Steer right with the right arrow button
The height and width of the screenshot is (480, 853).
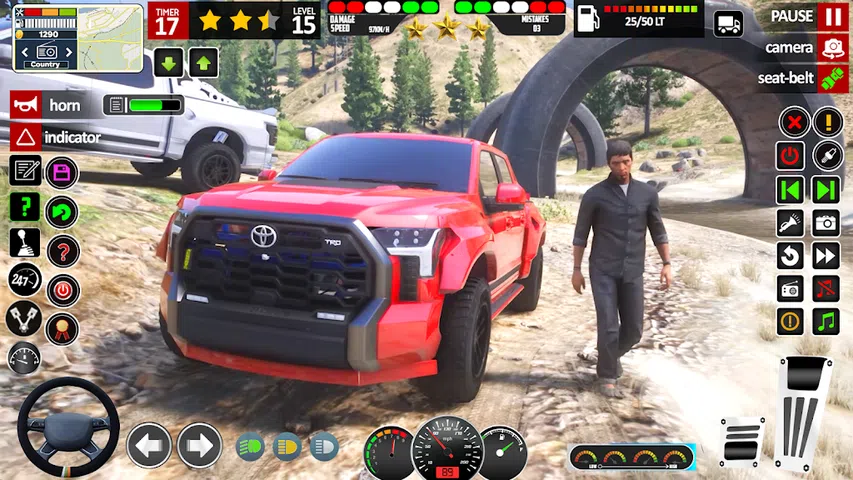[x=200, y=445]
